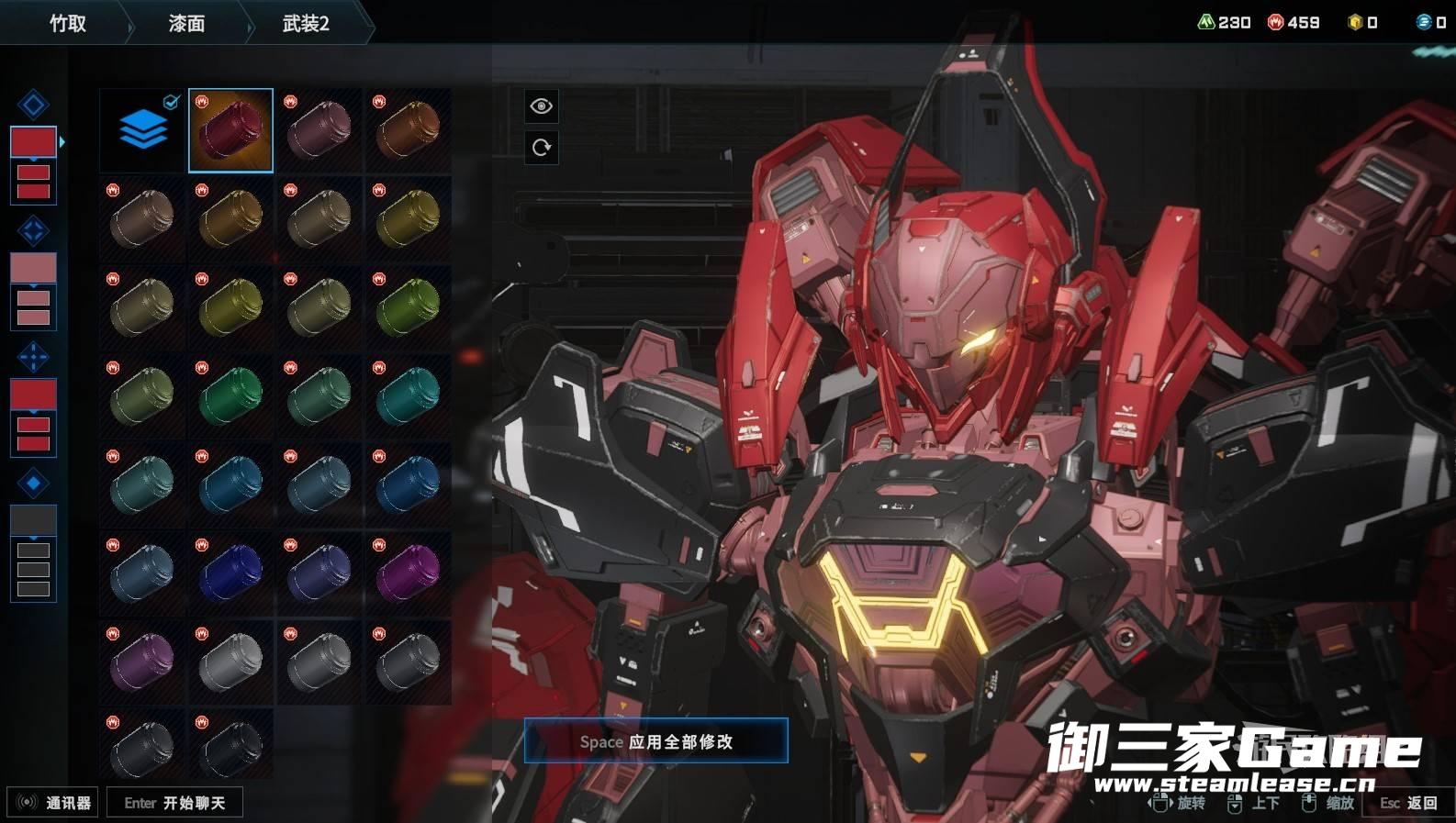Viewport: 1456px width, 823px height.
Task: Select the highlighted crimson red paint can
Action: coord(230,130)
